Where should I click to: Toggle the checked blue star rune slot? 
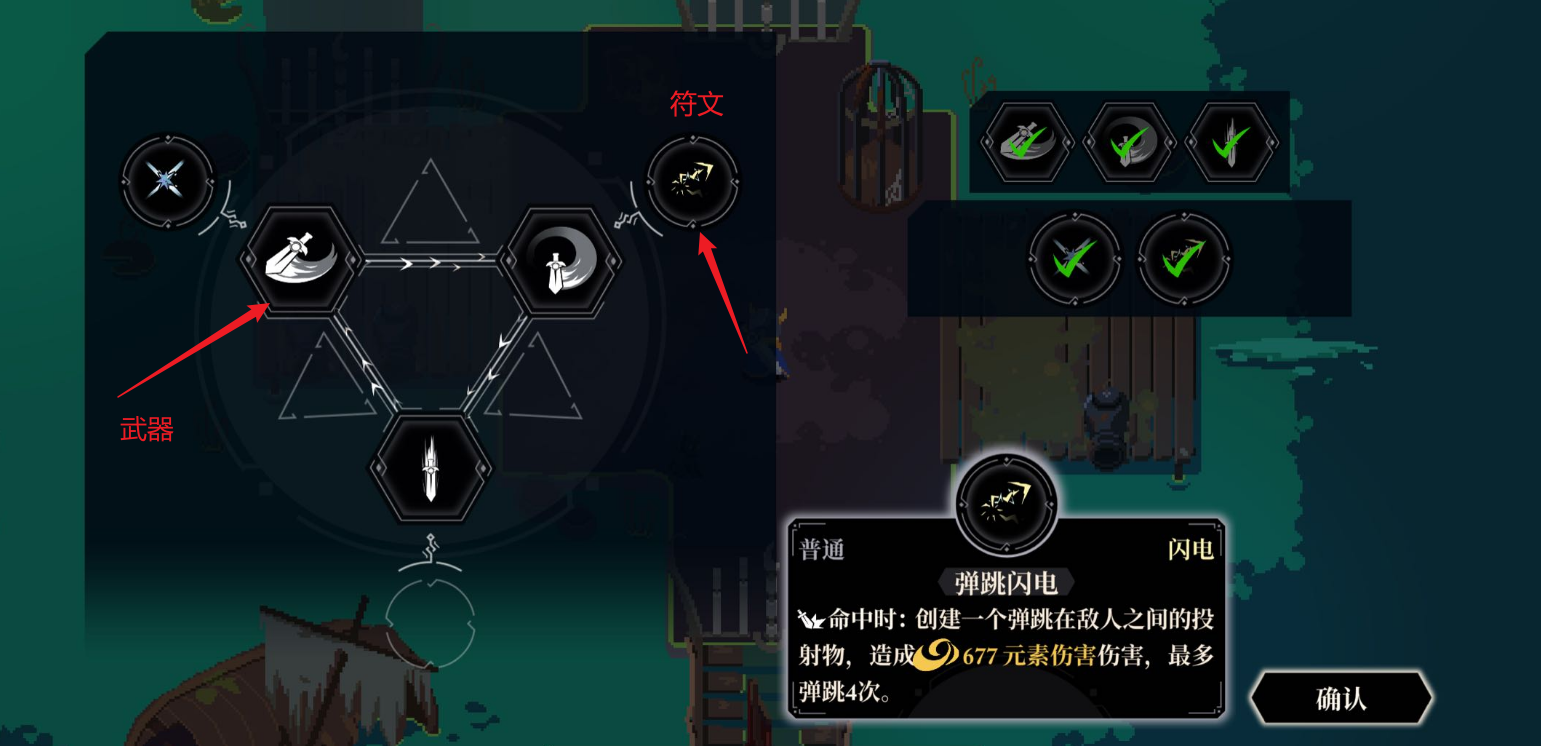[1075, 260]
